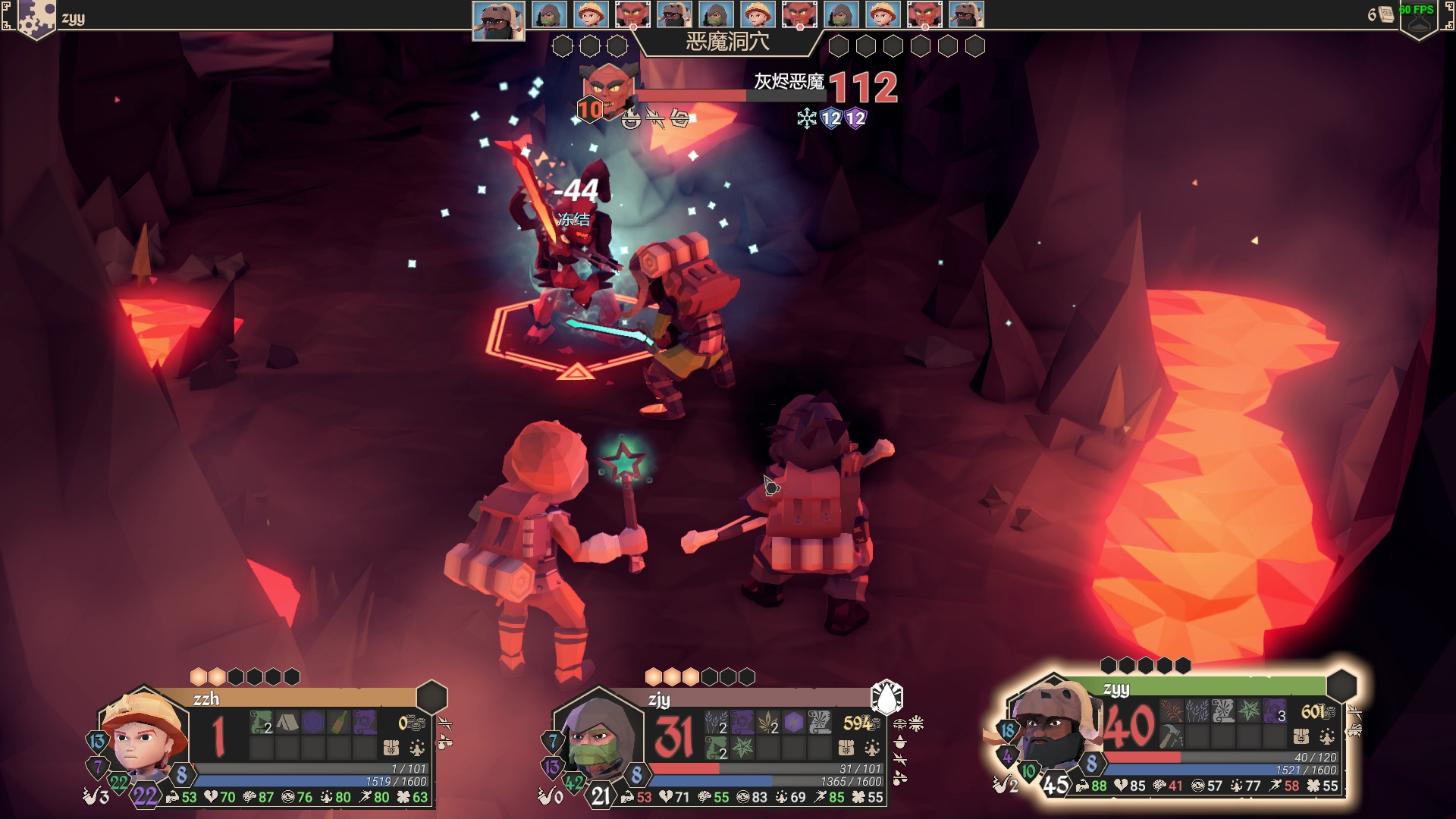Select zjy's golden leaf herb slot
The width and height of the screenshot is (1456, 819).
pyautogui.click(x=768, y=723)
